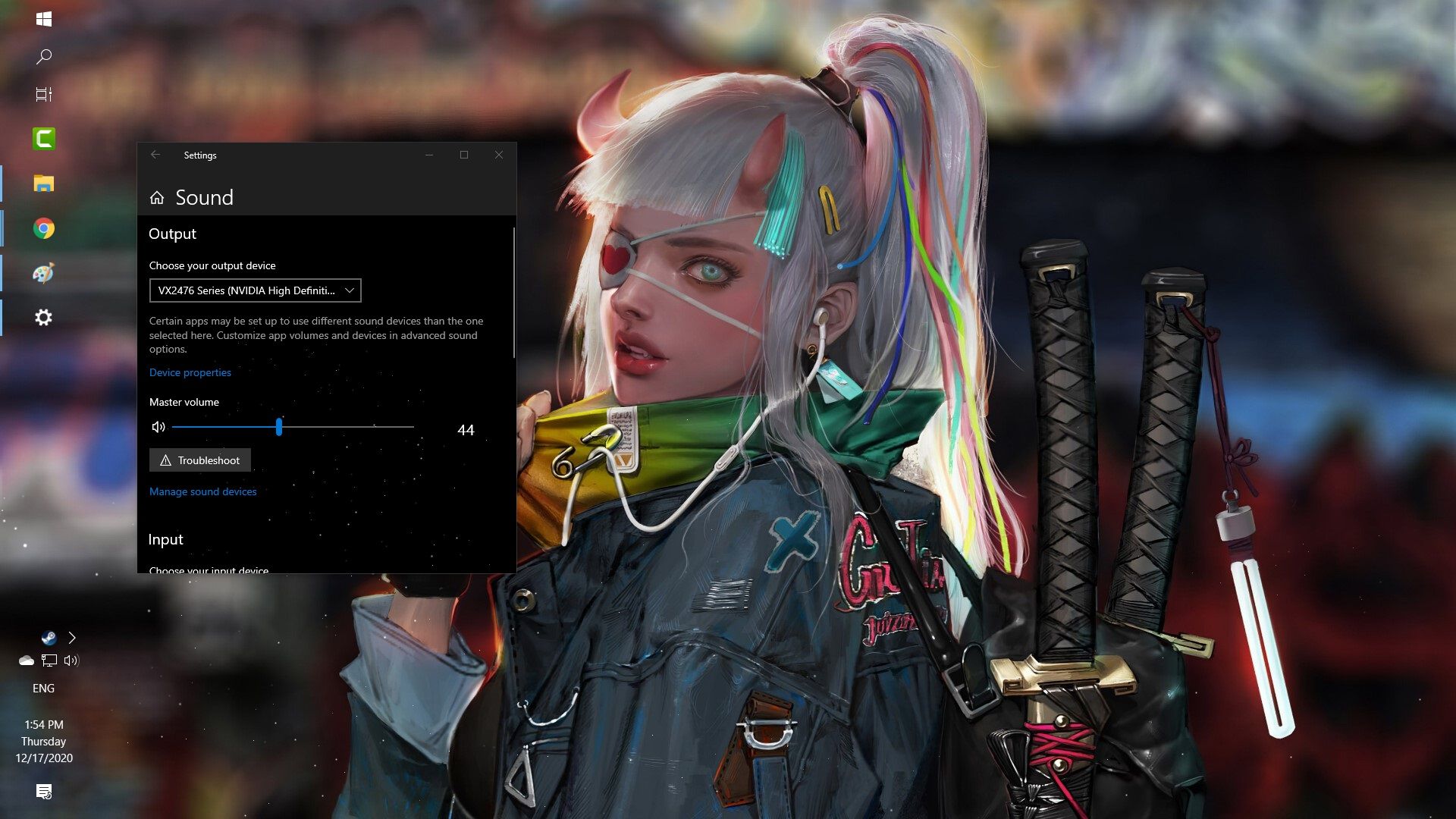Open the output device dropdown
This screenshot has height=819, width=1456.
[x=255, y=290]
